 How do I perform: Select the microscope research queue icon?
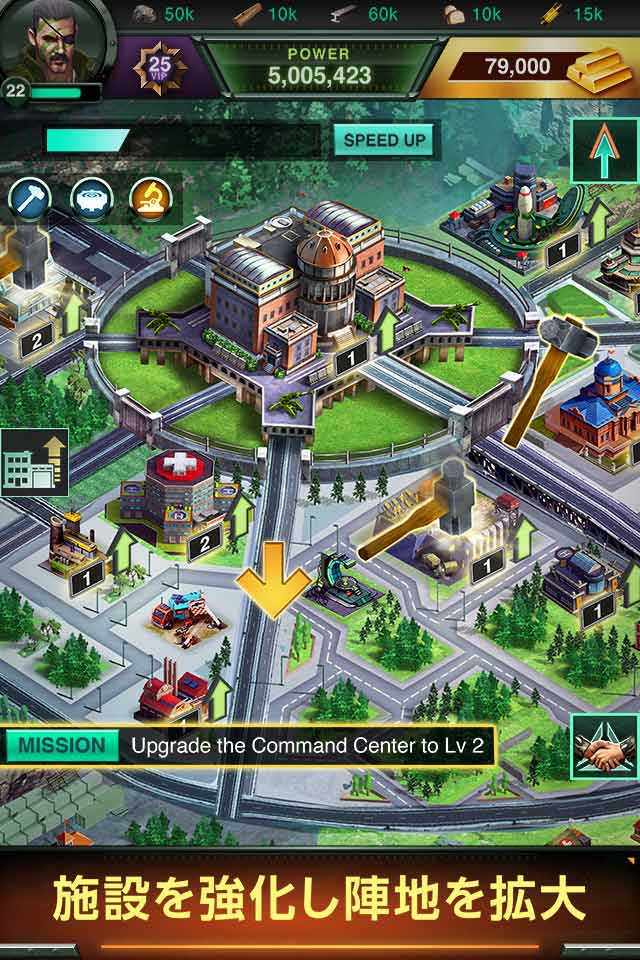click(151, 200)
